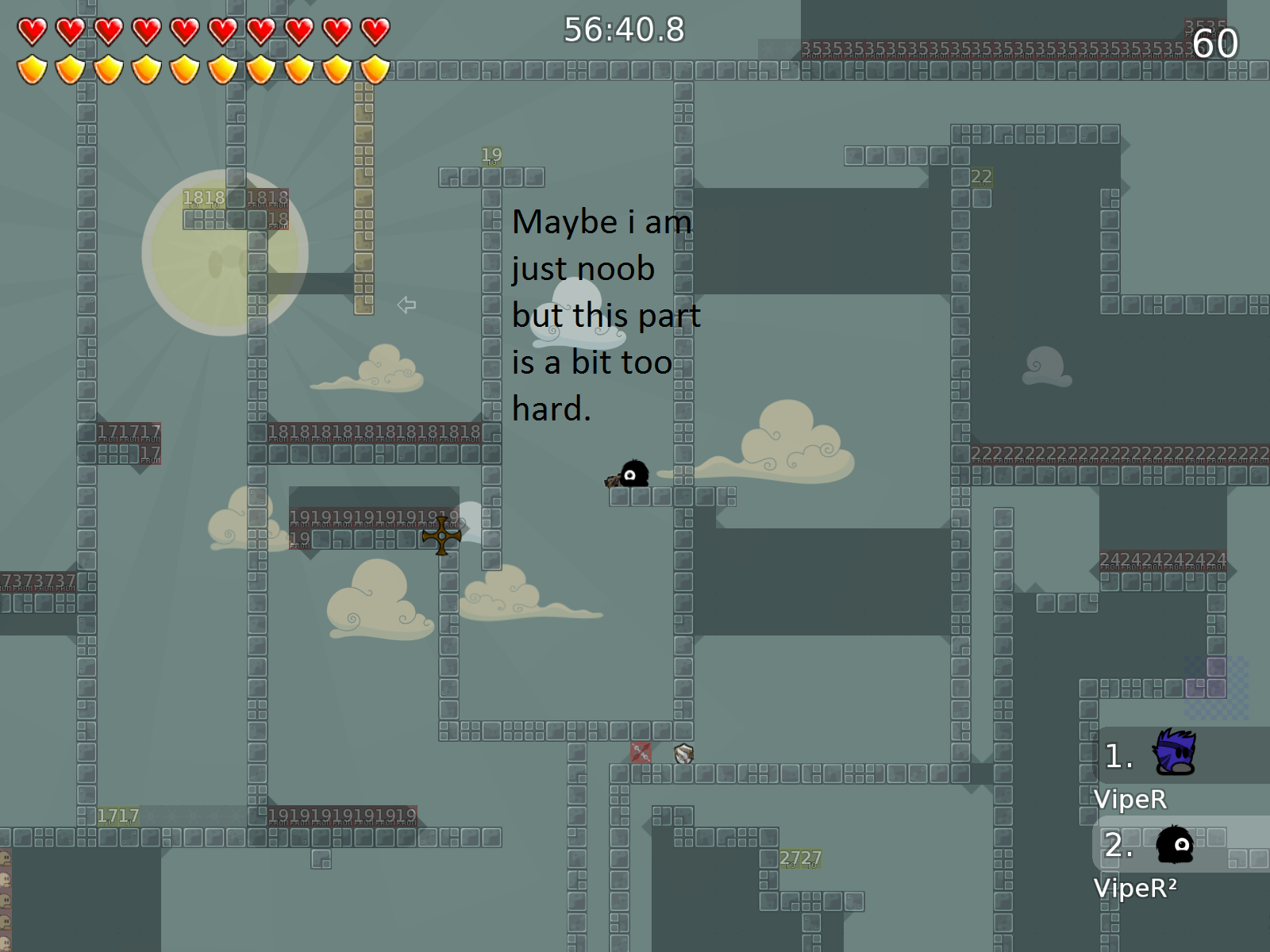Image resolution: width=1270 pixels, height=952 pixels.
Task: Click the 2727 teleport label near the bottom
Action: [801, 858]
